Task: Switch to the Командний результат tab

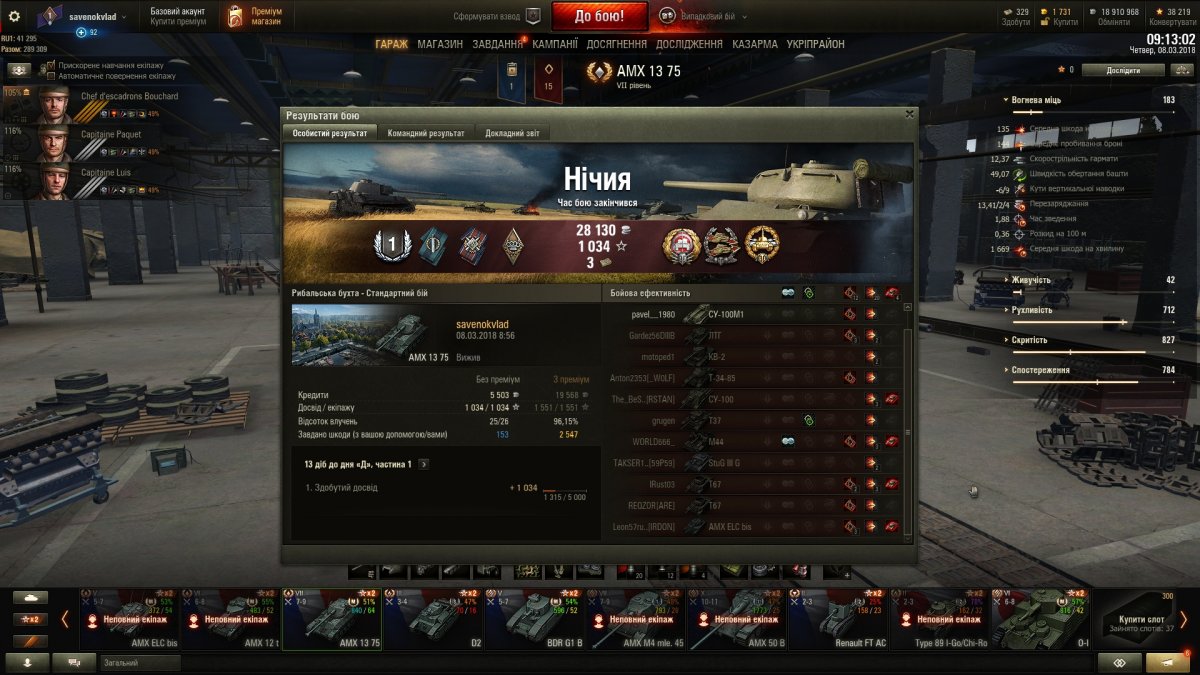Action: coord(425,133)
